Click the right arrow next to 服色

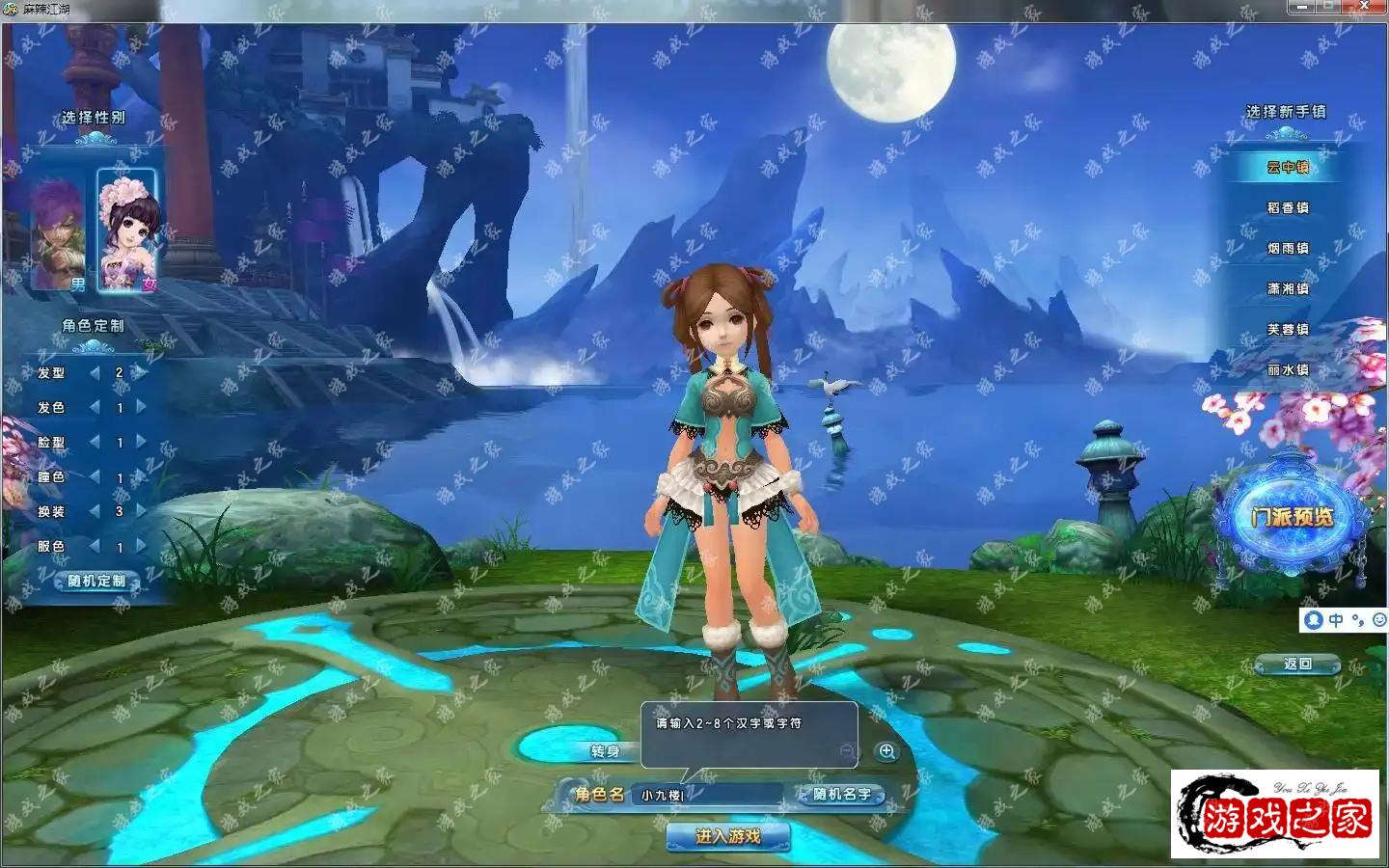point(141,546)
